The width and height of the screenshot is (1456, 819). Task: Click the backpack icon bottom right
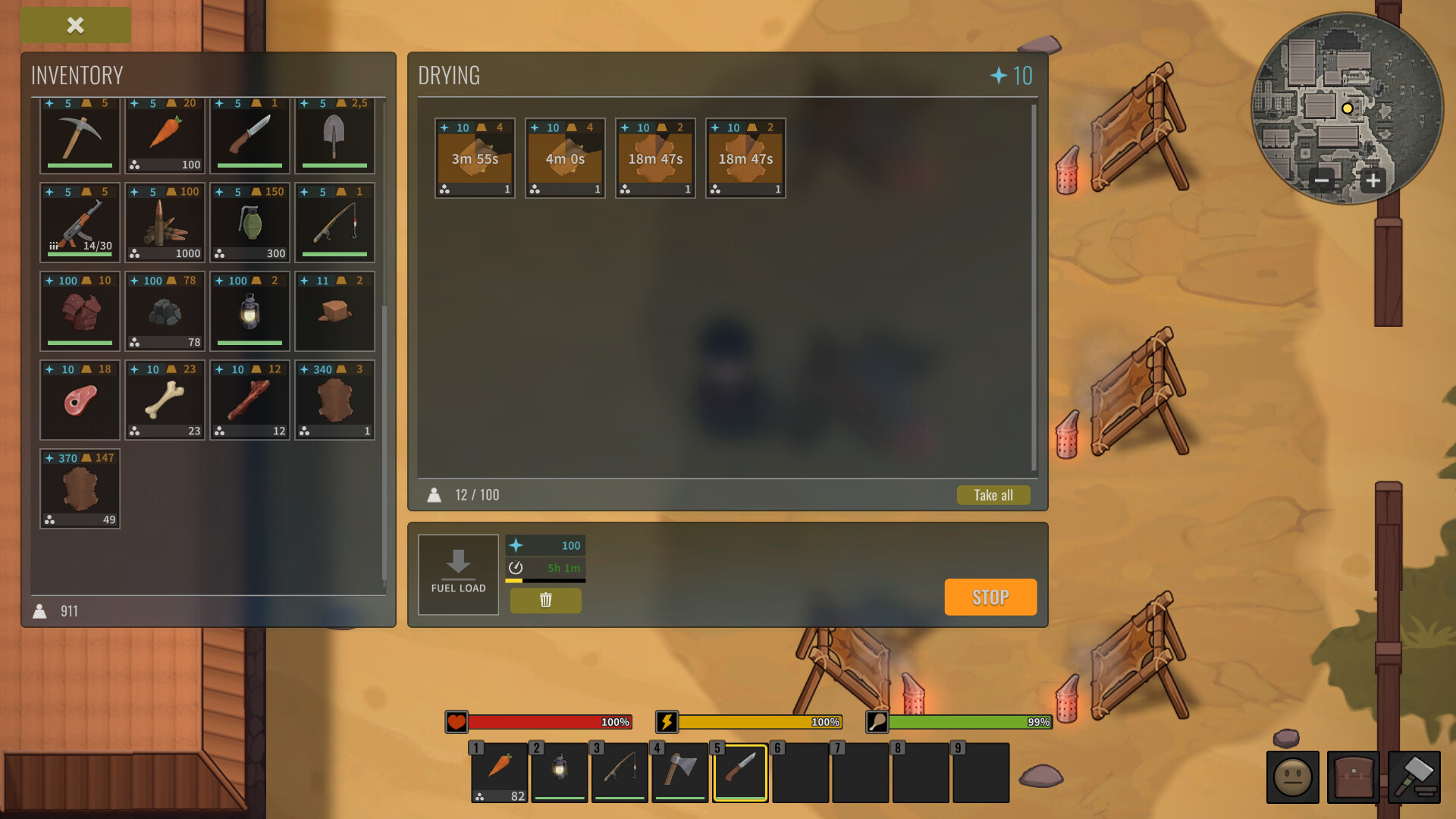pos(1353,777)
